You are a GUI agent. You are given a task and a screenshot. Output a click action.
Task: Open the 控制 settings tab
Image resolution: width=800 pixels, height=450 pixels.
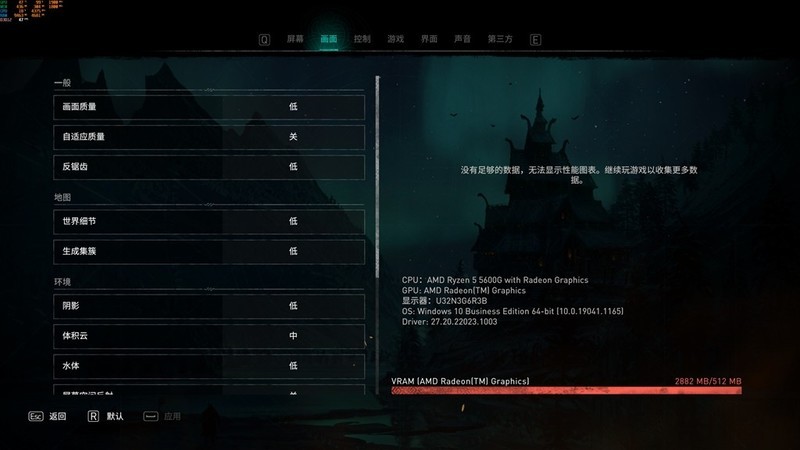362,39
